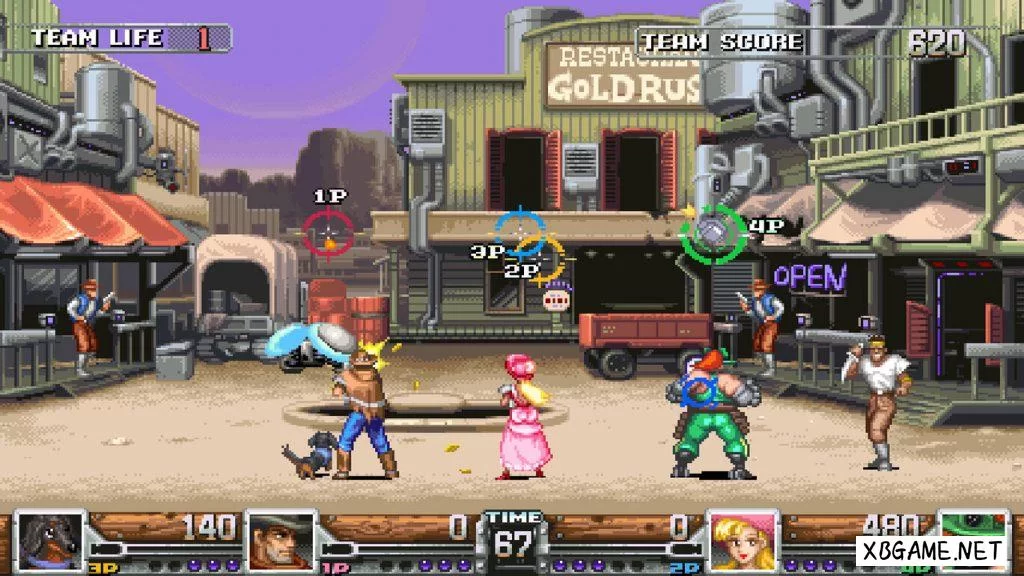Click the green 4P targeting crosshair

[712, 233]
